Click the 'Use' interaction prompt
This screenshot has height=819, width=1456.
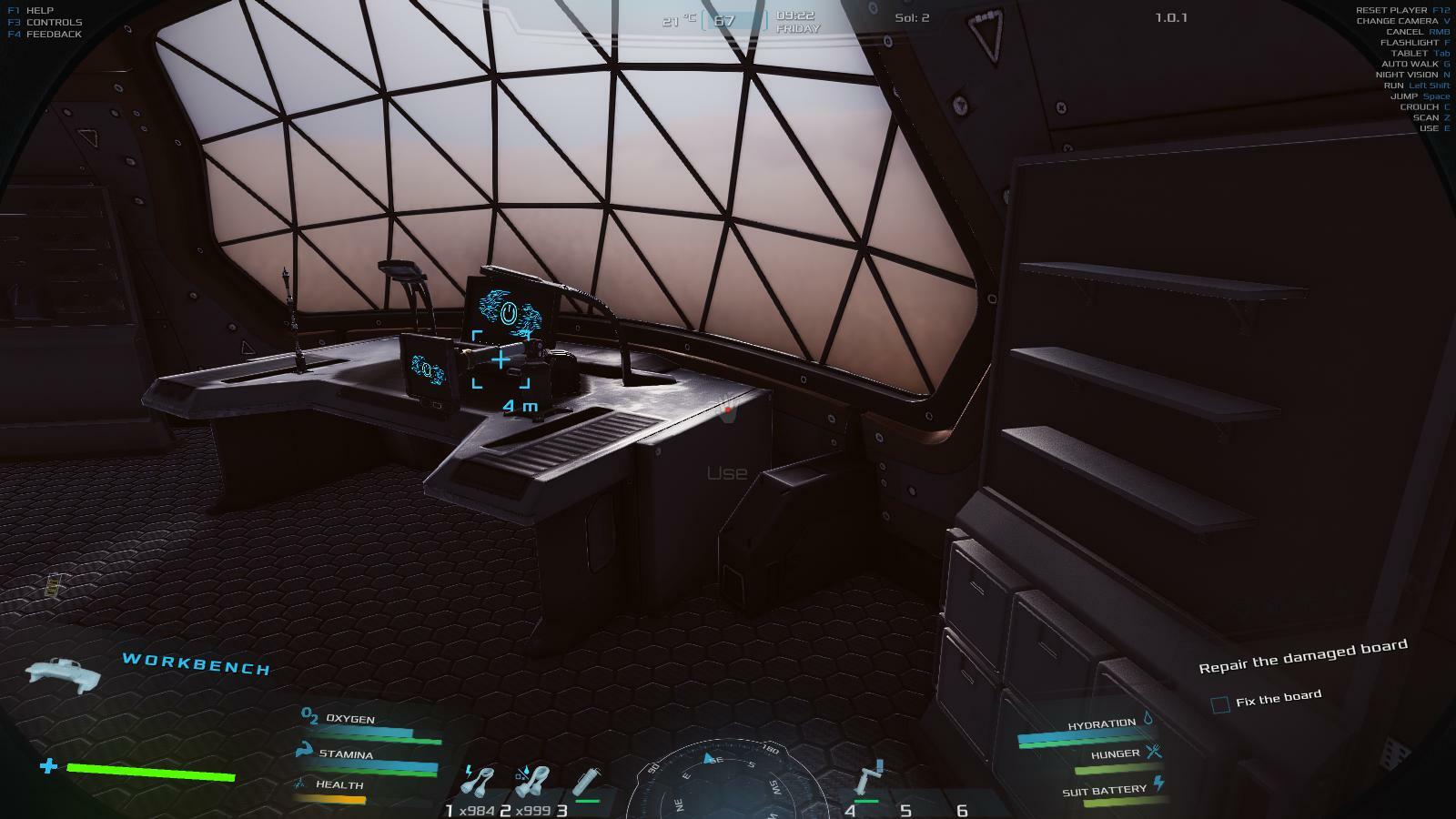(x=727, y=473)
